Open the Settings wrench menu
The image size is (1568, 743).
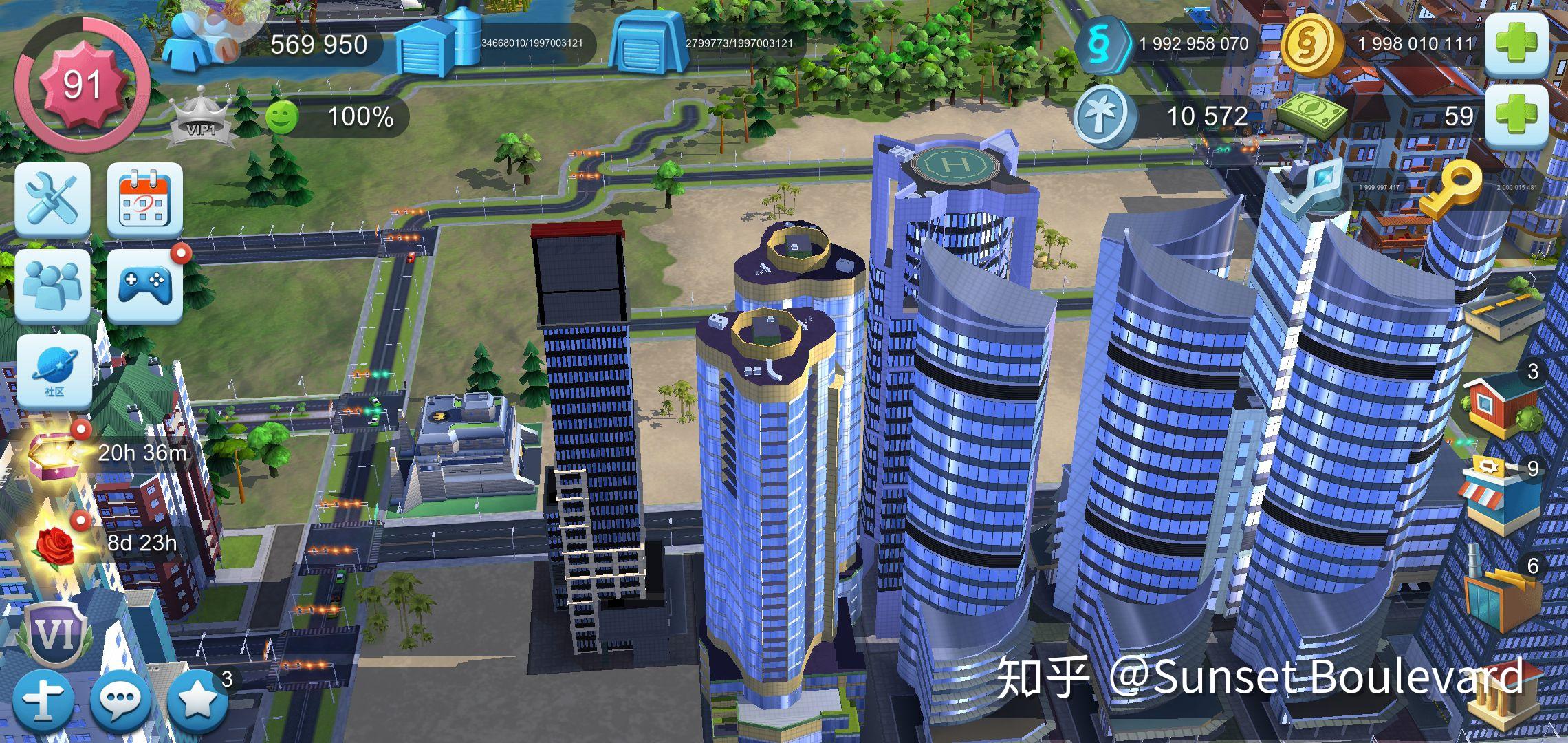point(52,202)
